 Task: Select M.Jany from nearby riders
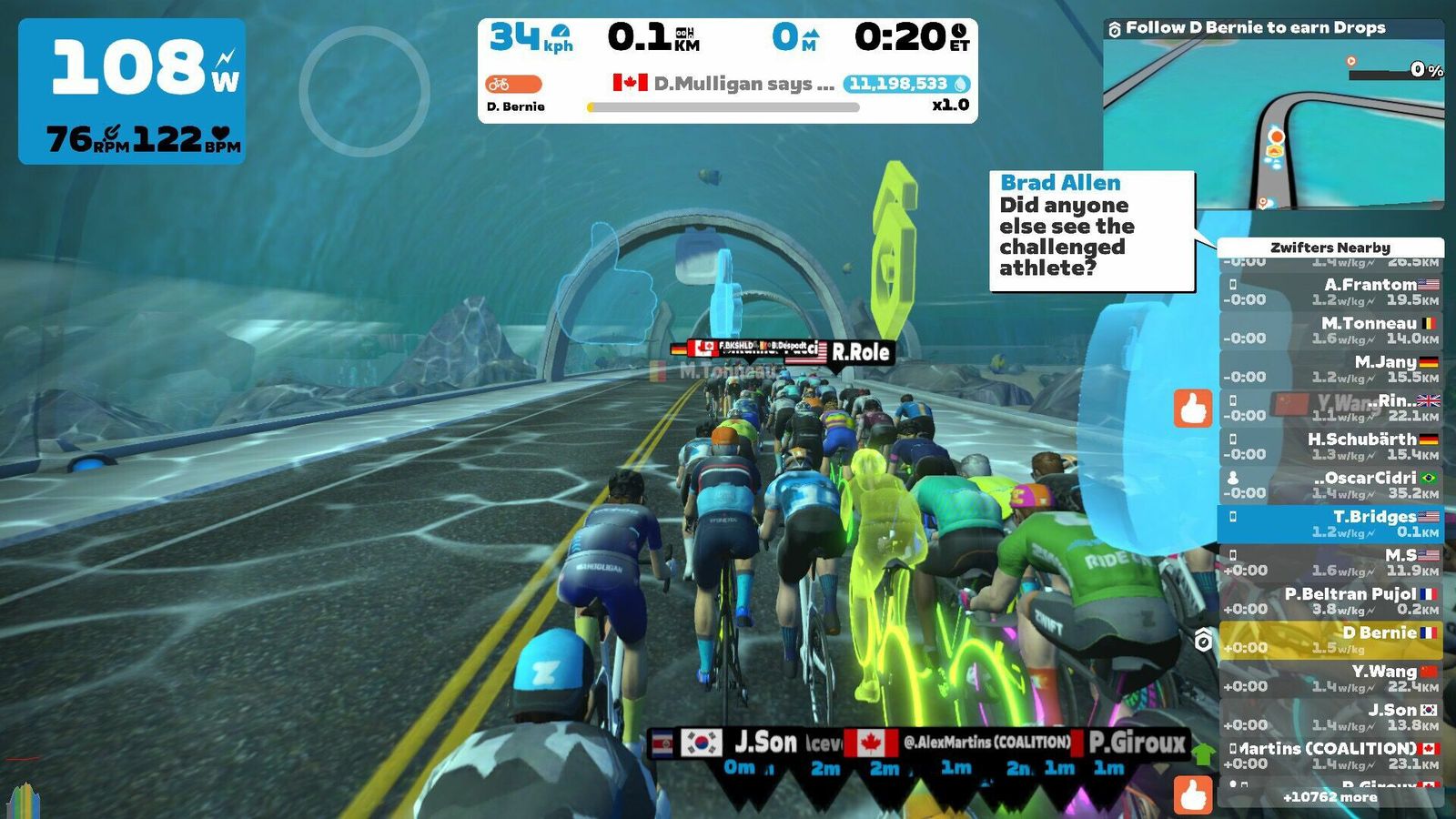click(1330, 369)
